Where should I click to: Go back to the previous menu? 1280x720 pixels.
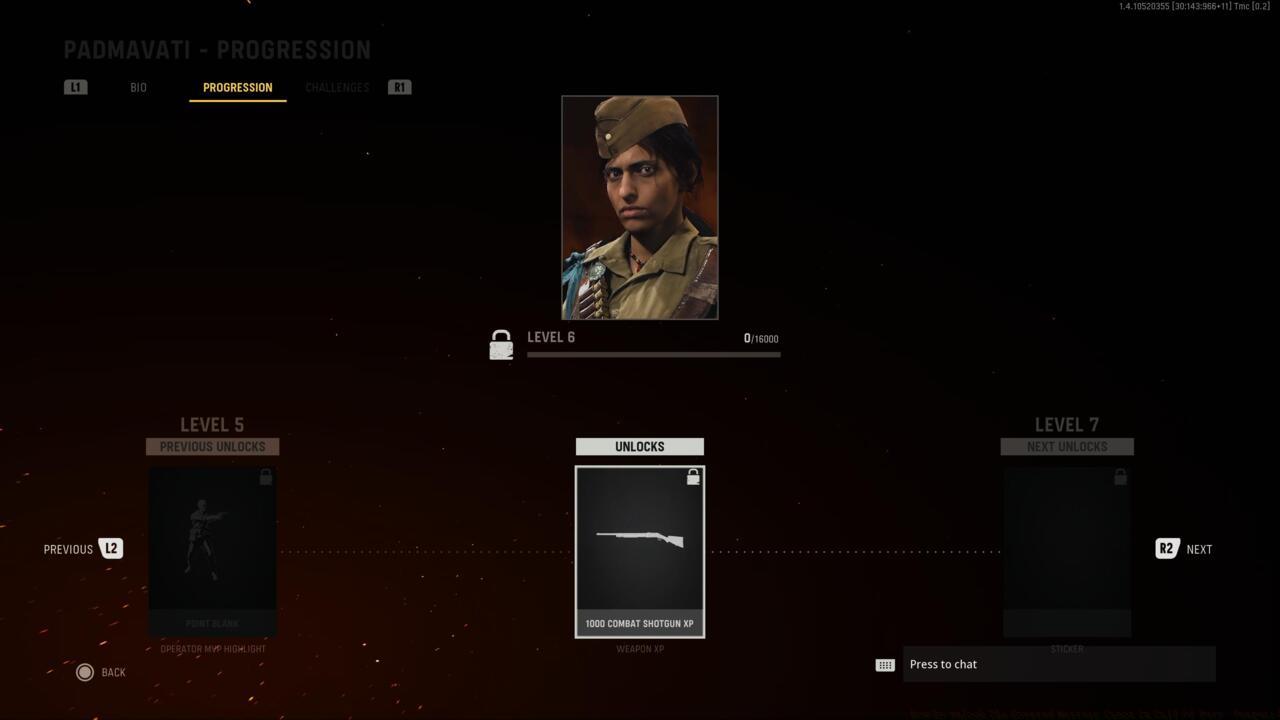[101, 672]
